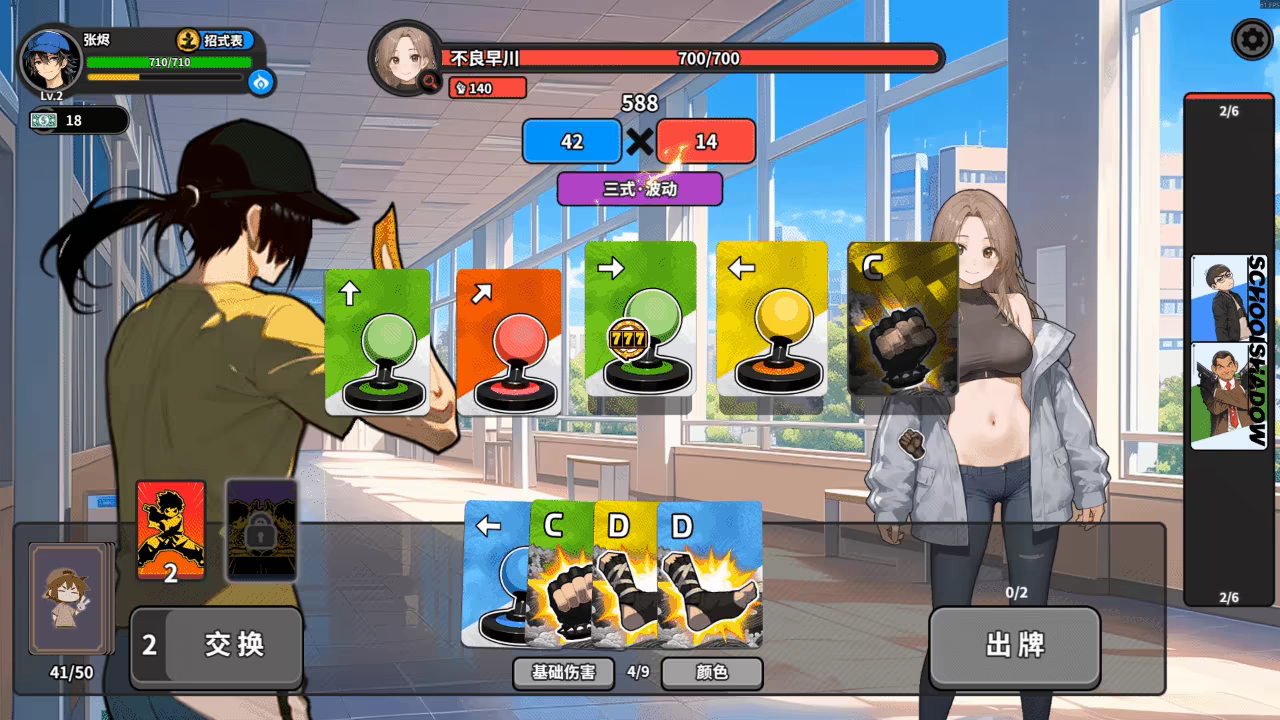The image size is (1280, 720).
Task: Click the green right-arrow 777 joystick card
Action: point(640,320)
